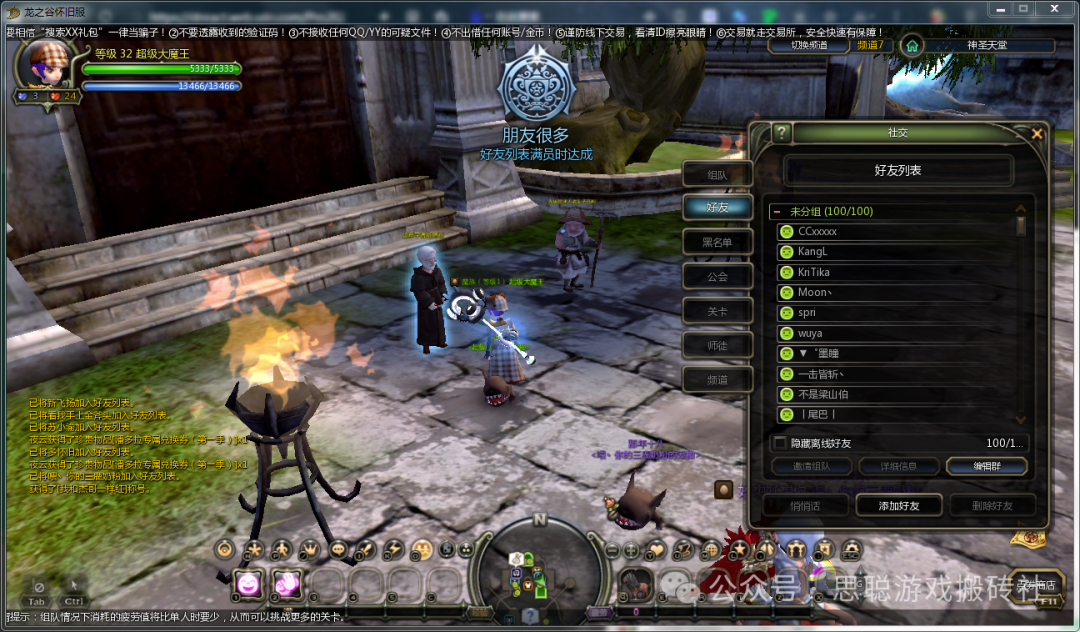Click the green home icon

click(x=911, y=45)
